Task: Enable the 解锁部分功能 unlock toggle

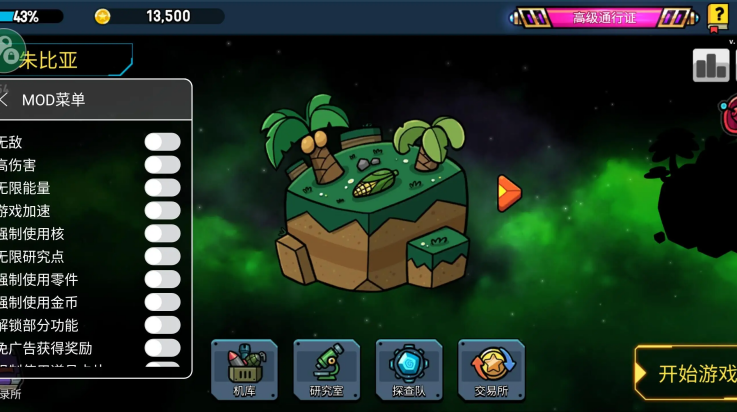Action: (162, 325)
